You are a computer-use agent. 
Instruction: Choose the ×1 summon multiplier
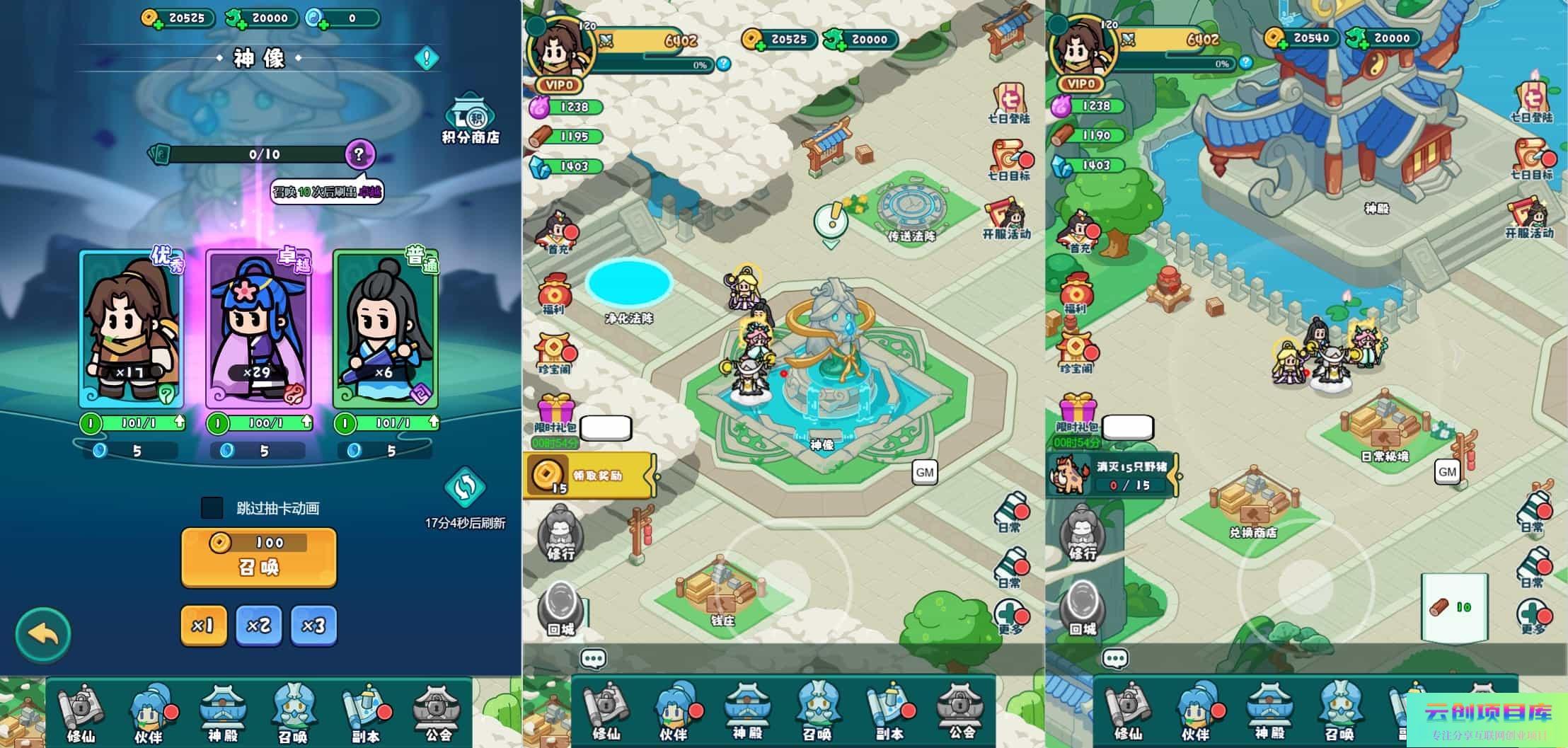coord(203,626)
